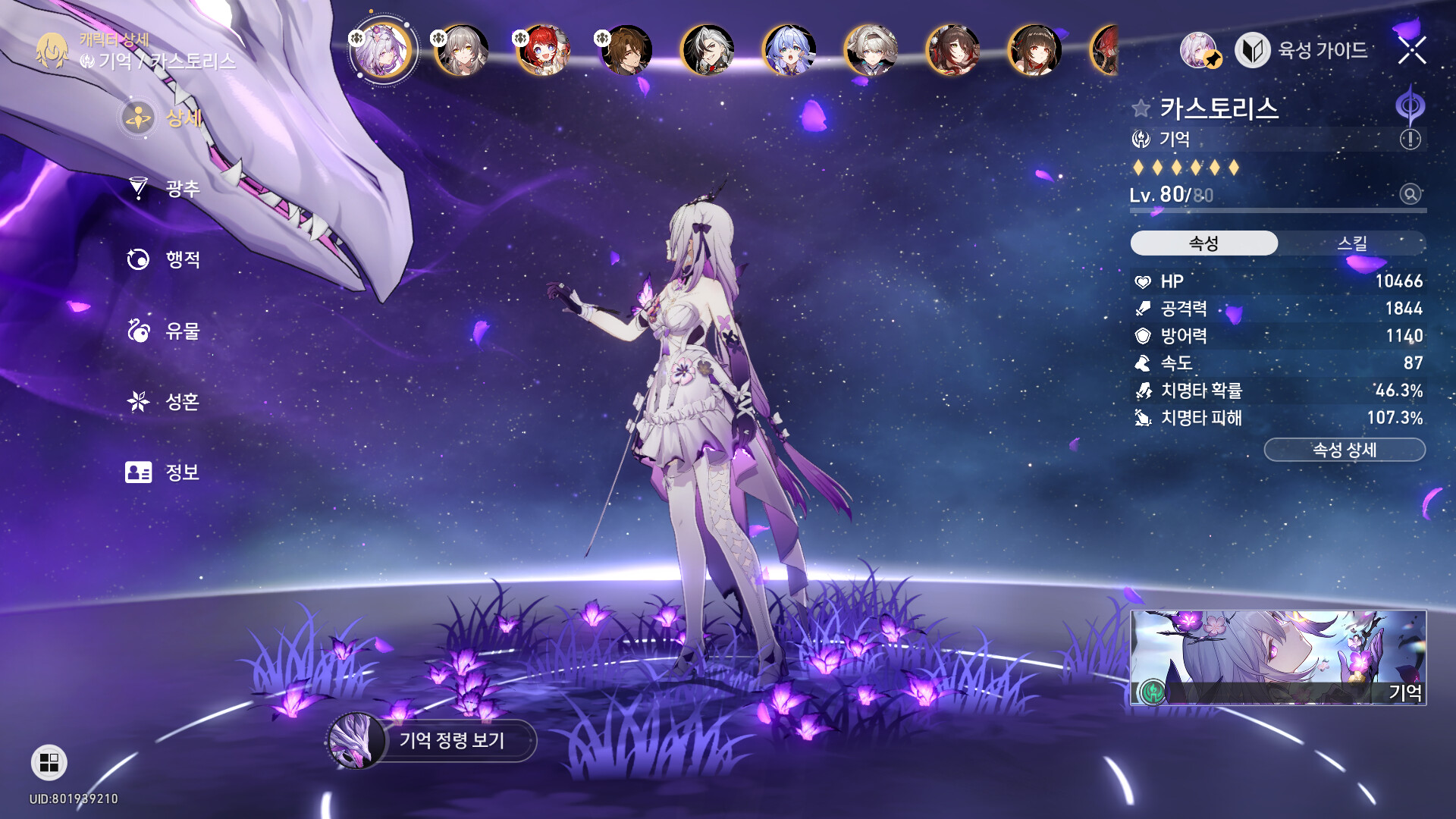Open 속성 상세 stat details
The image size is (1456, 819).
pyautogui.click(x=1344, y=450)
